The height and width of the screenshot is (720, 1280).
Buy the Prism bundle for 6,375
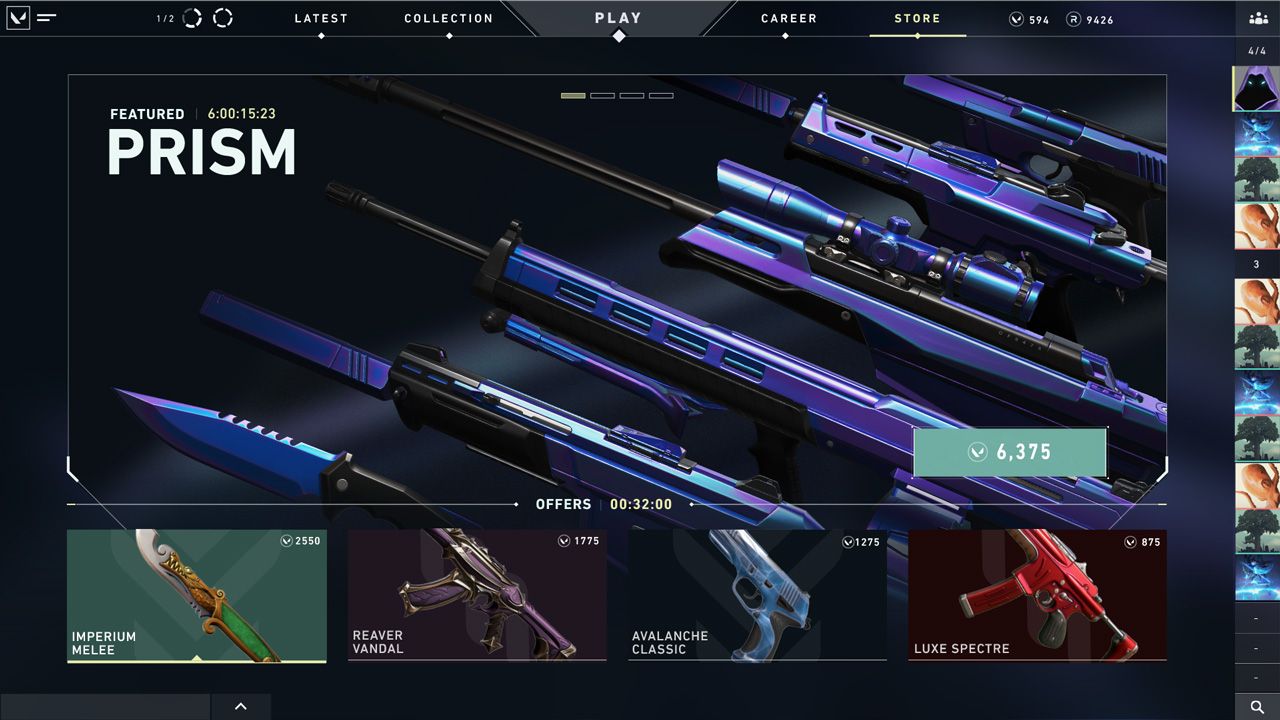pos(1010,452)
